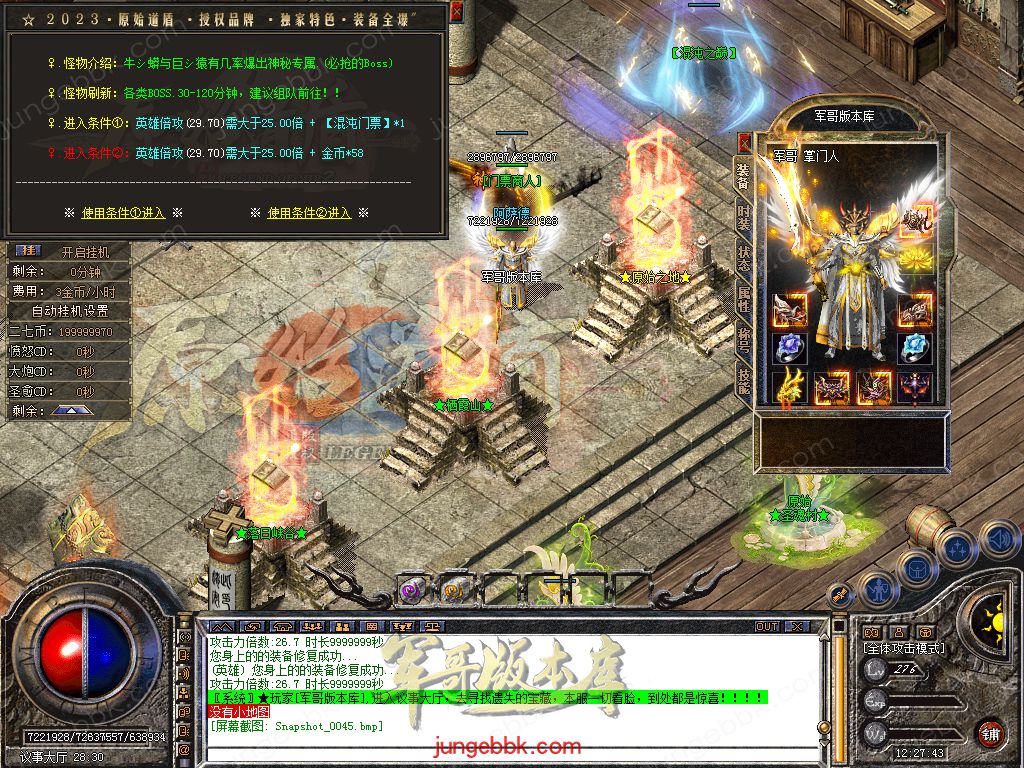Click the purple orb quick-bar slot

coord(413,590)
